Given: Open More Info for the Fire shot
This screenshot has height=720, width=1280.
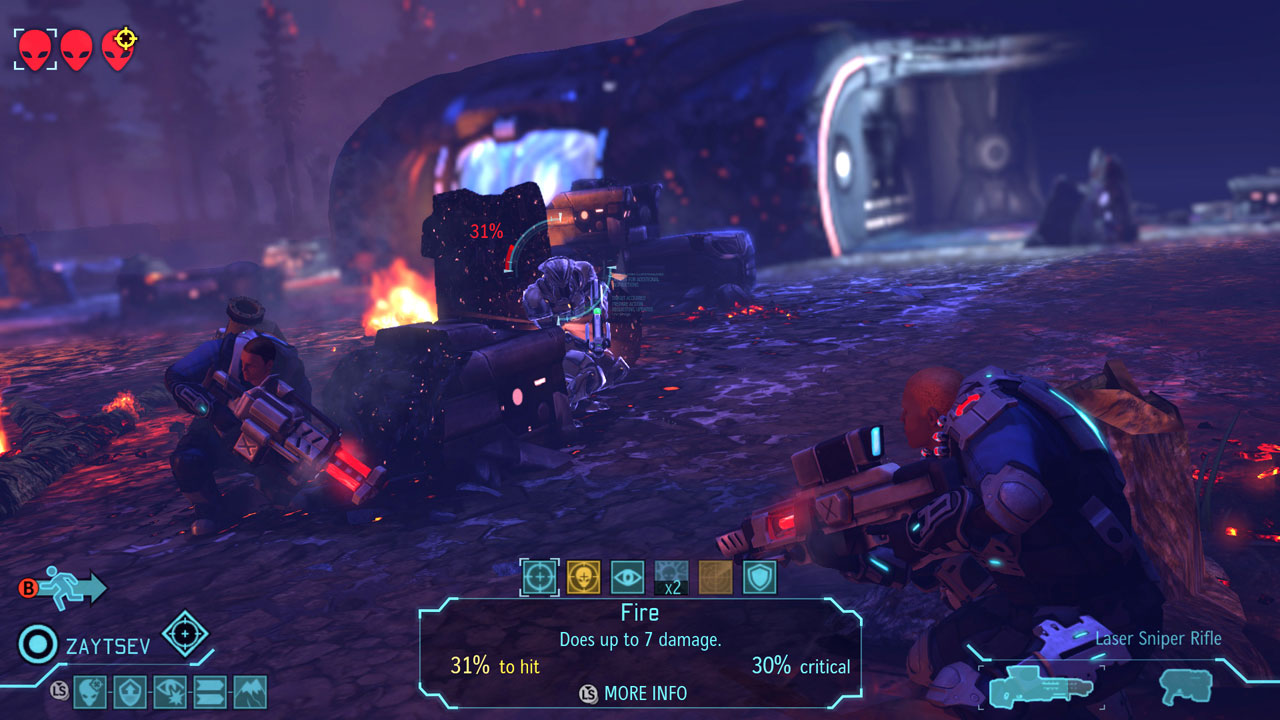Looking at the screenshot, I should (633, 693).
